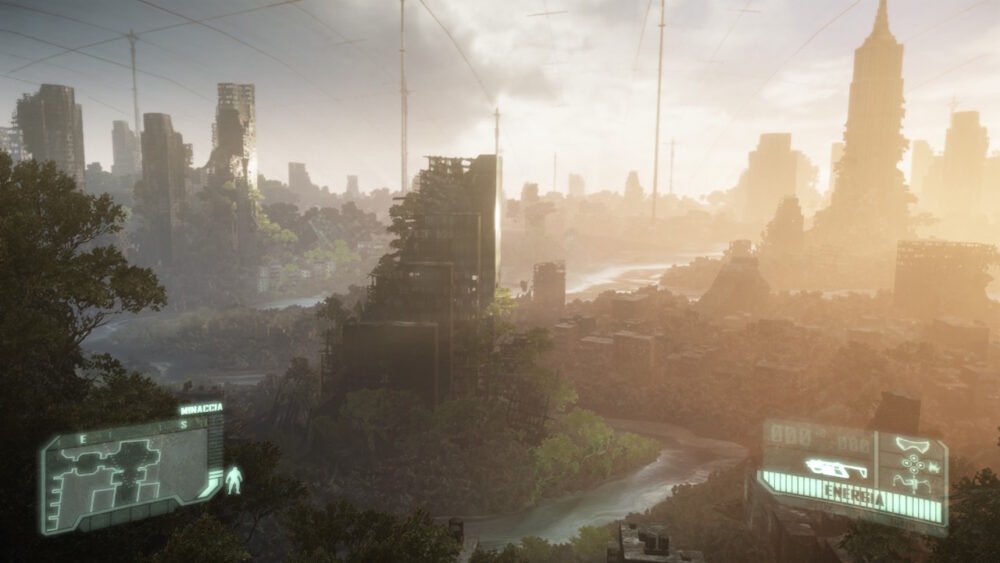Select the equipped rifle weapon icon

835,468
